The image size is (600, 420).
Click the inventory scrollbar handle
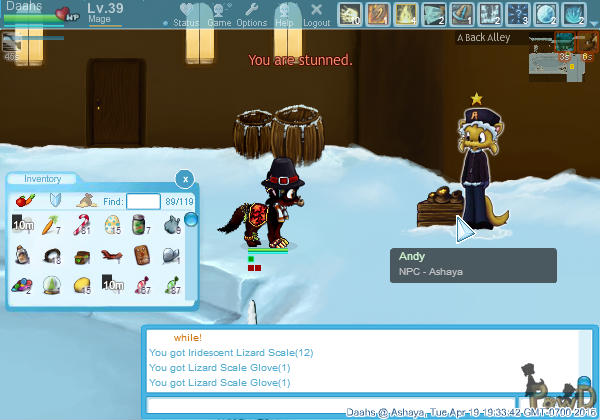pyautogui.click(x=190, y=219)
